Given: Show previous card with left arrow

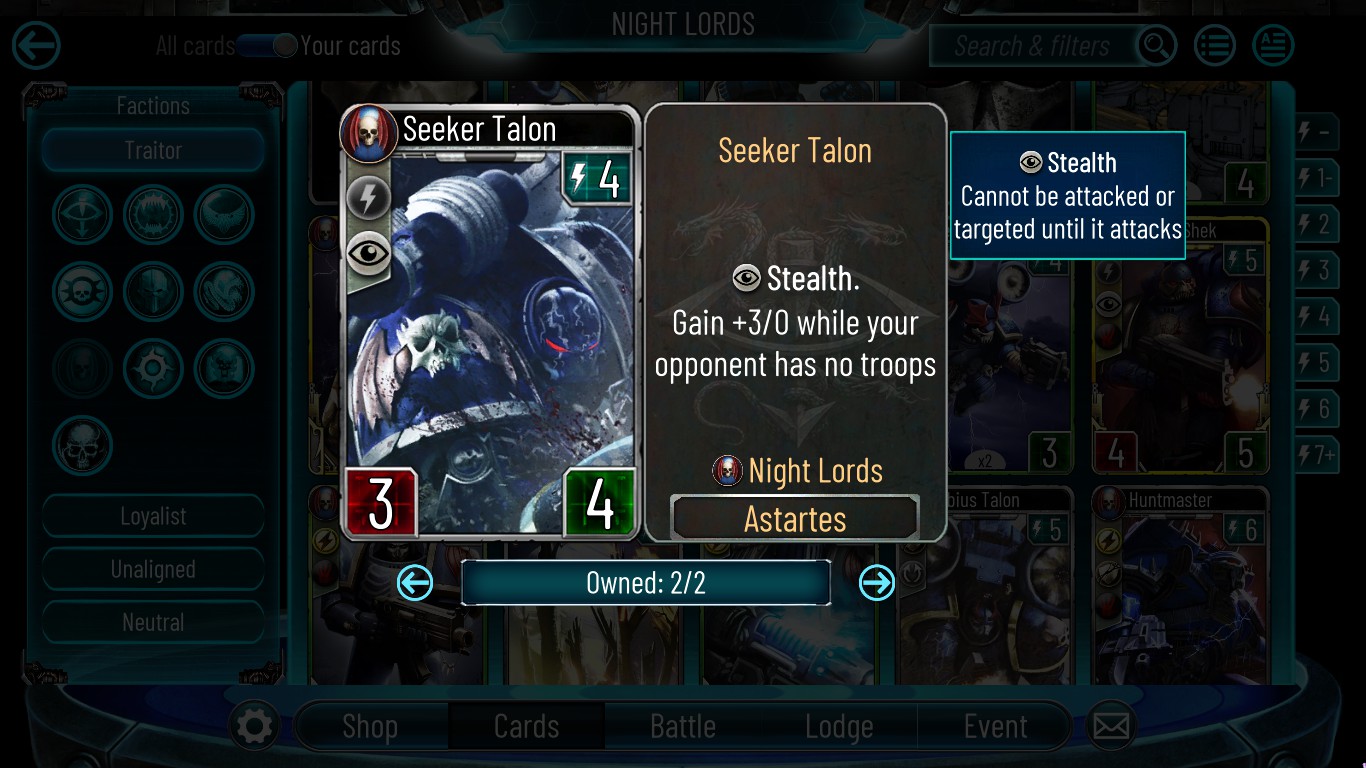Looking at the screenshot, I should click(x=415, y=582).
